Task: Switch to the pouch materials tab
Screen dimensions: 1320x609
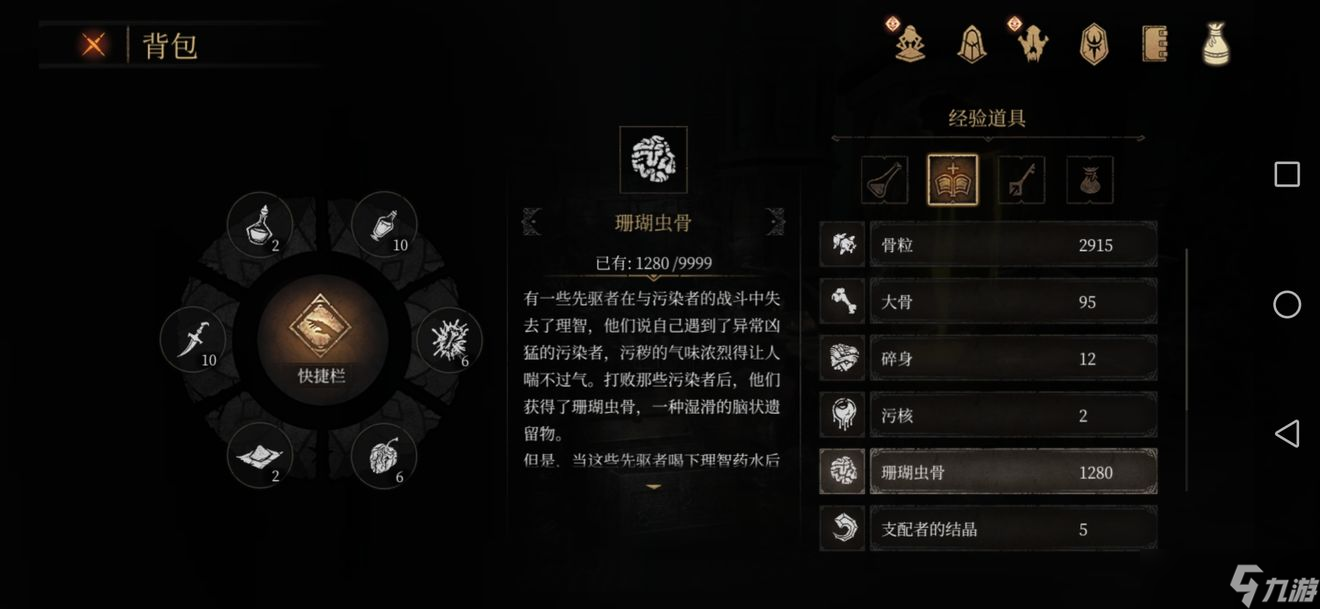Action: 1089,181
